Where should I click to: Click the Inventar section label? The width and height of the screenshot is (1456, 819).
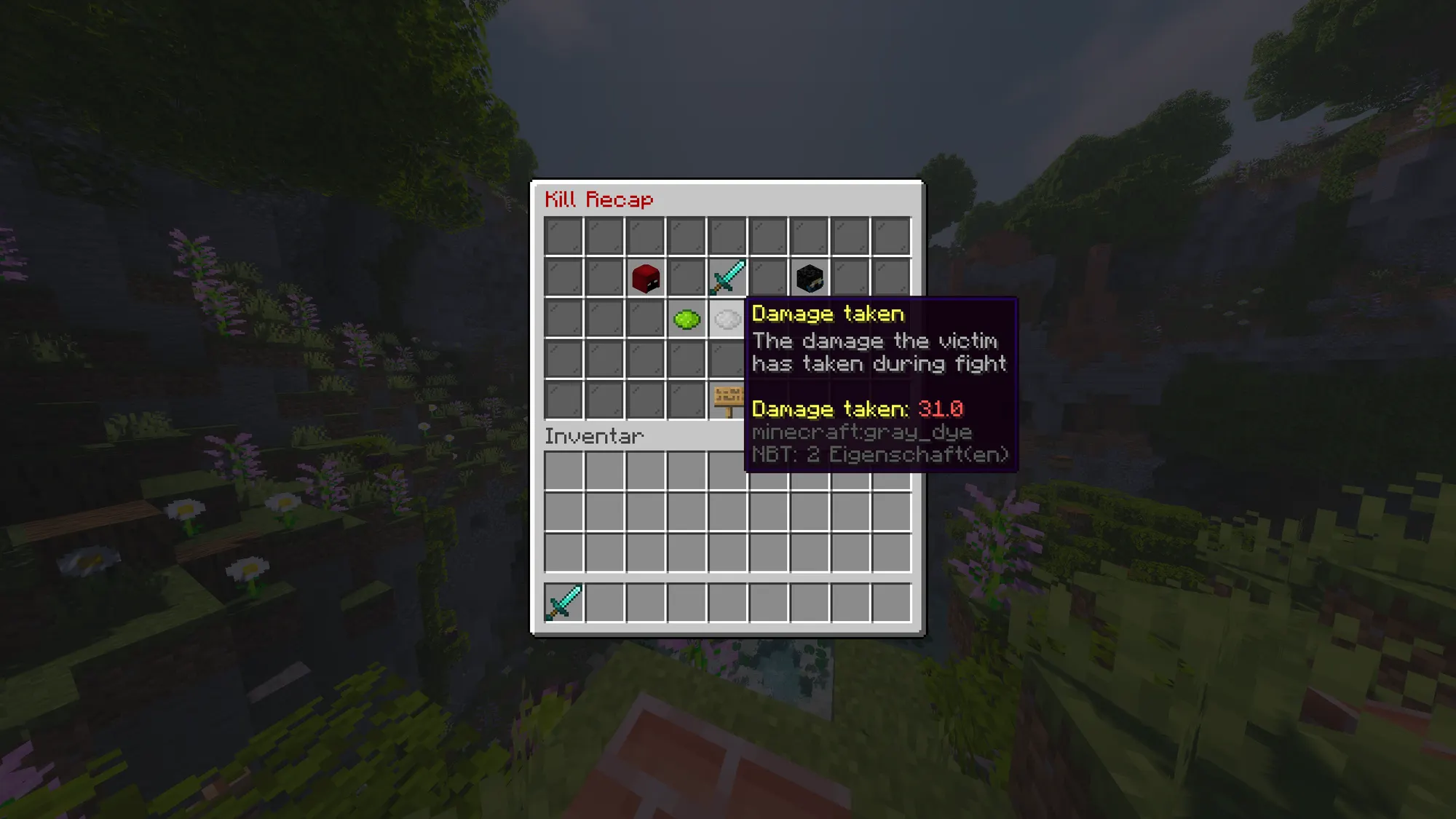pyautogui.click(x=595, y=437)
